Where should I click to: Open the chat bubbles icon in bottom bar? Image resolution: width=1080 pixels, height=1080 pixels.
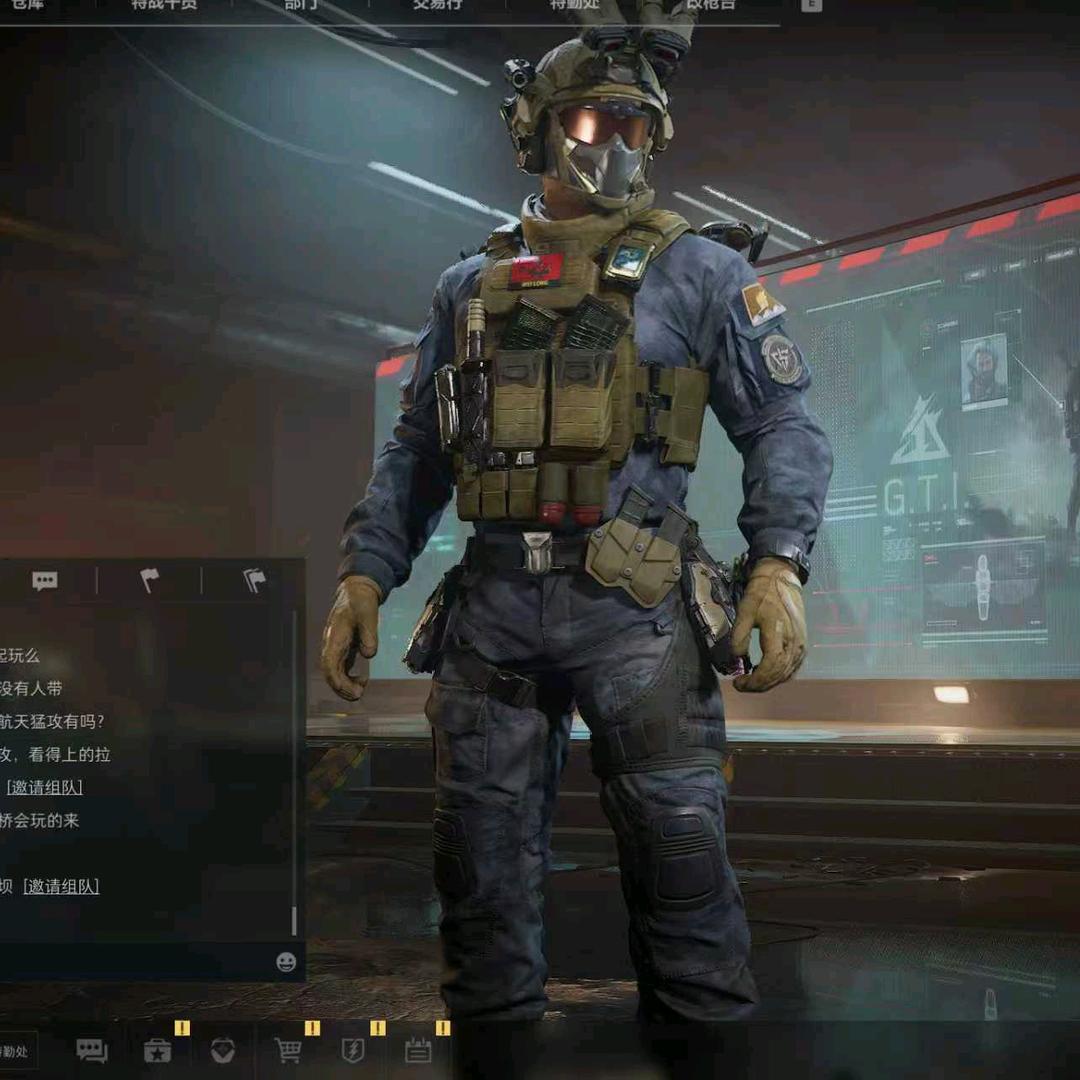92,1050
